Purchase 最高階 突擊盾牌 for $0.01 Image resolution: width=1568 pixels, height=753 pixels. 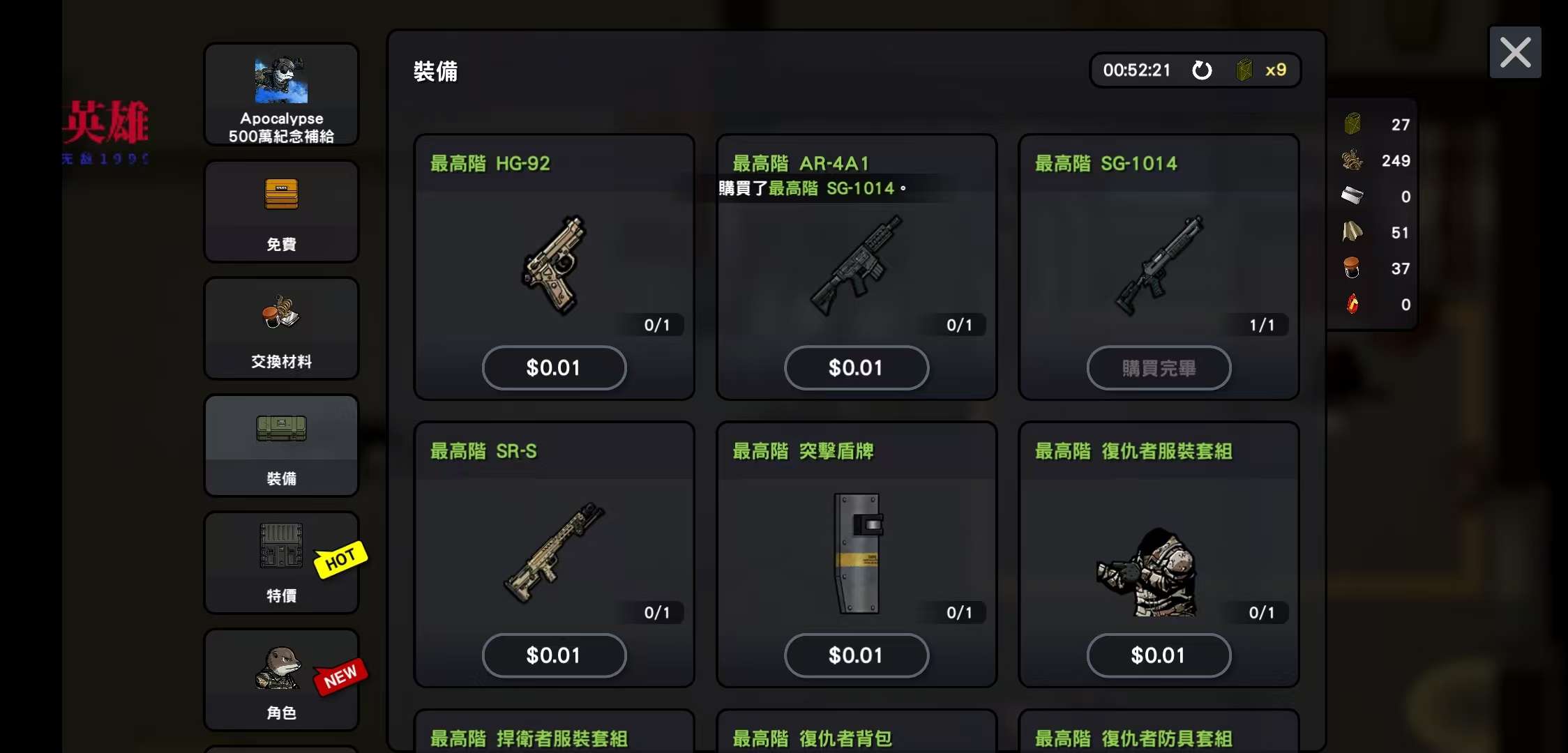click(x=856, y=655)
